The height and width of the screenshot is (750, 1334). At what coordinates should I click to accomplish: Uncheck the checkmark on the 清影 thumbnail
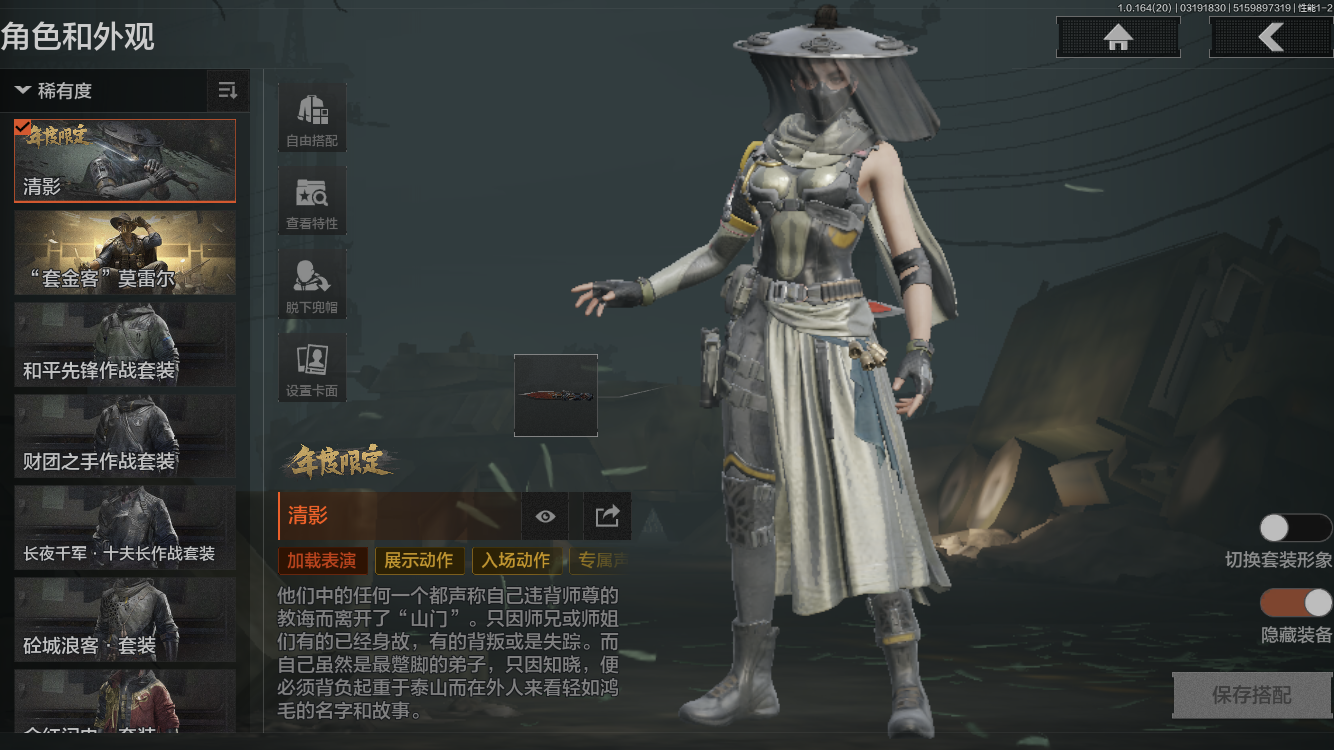point(22,125)
